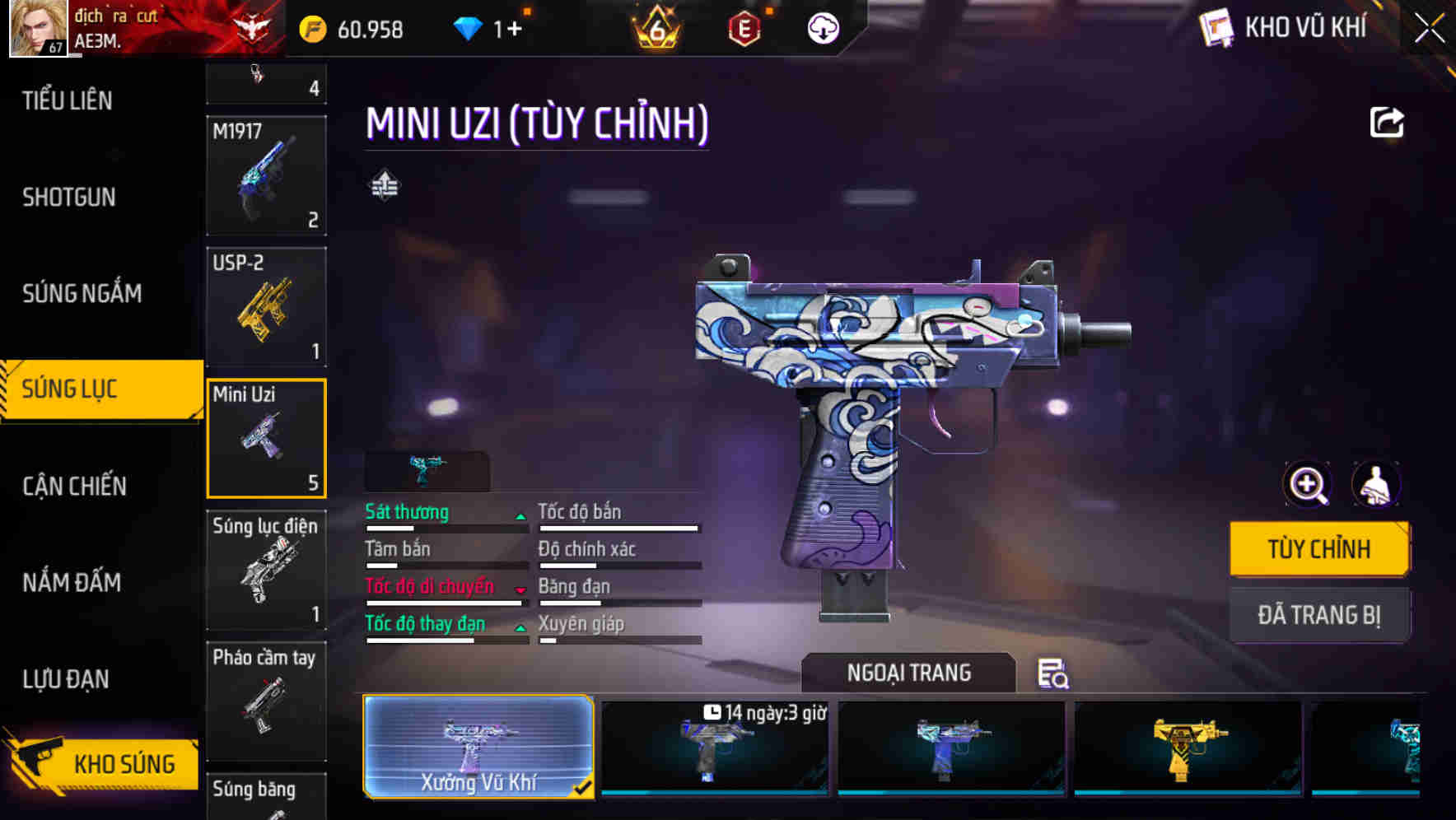The height and width of the screenshot is (820, 1456).
Task: Choose the Nắm Đấm category
Action: point(72,582)
